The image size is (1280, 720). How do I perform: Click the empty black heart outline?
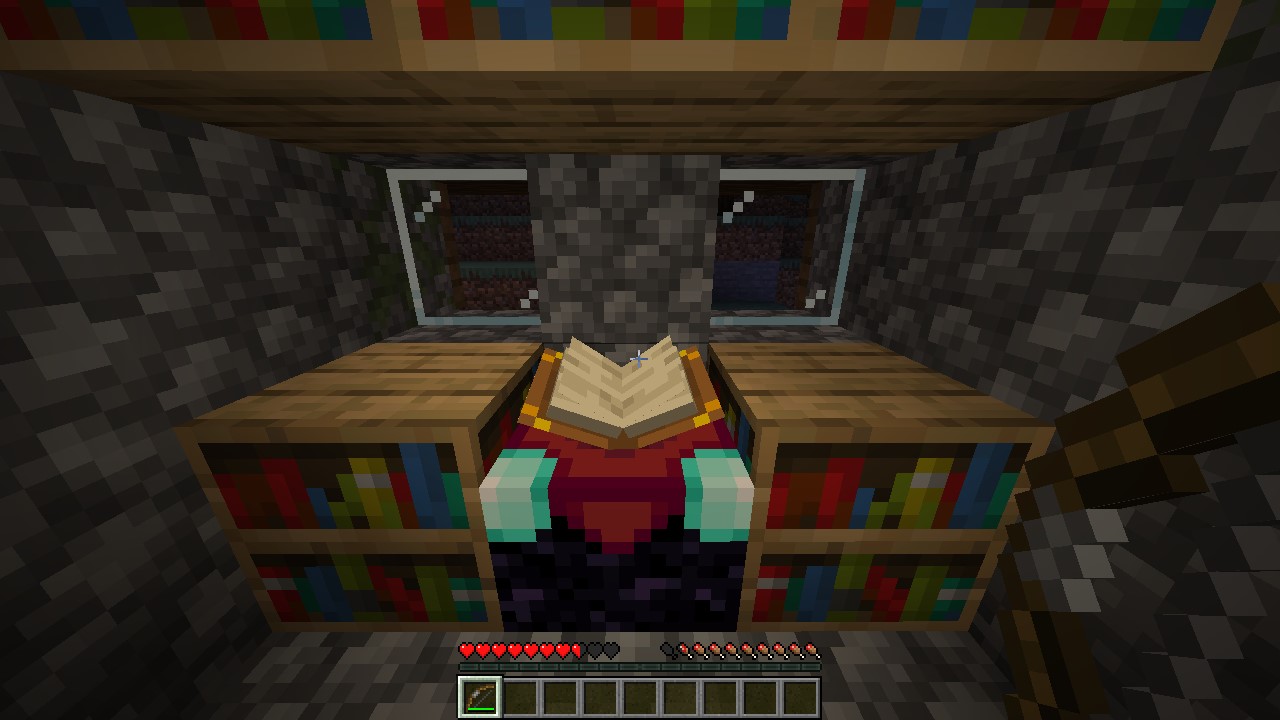(595, 650)
